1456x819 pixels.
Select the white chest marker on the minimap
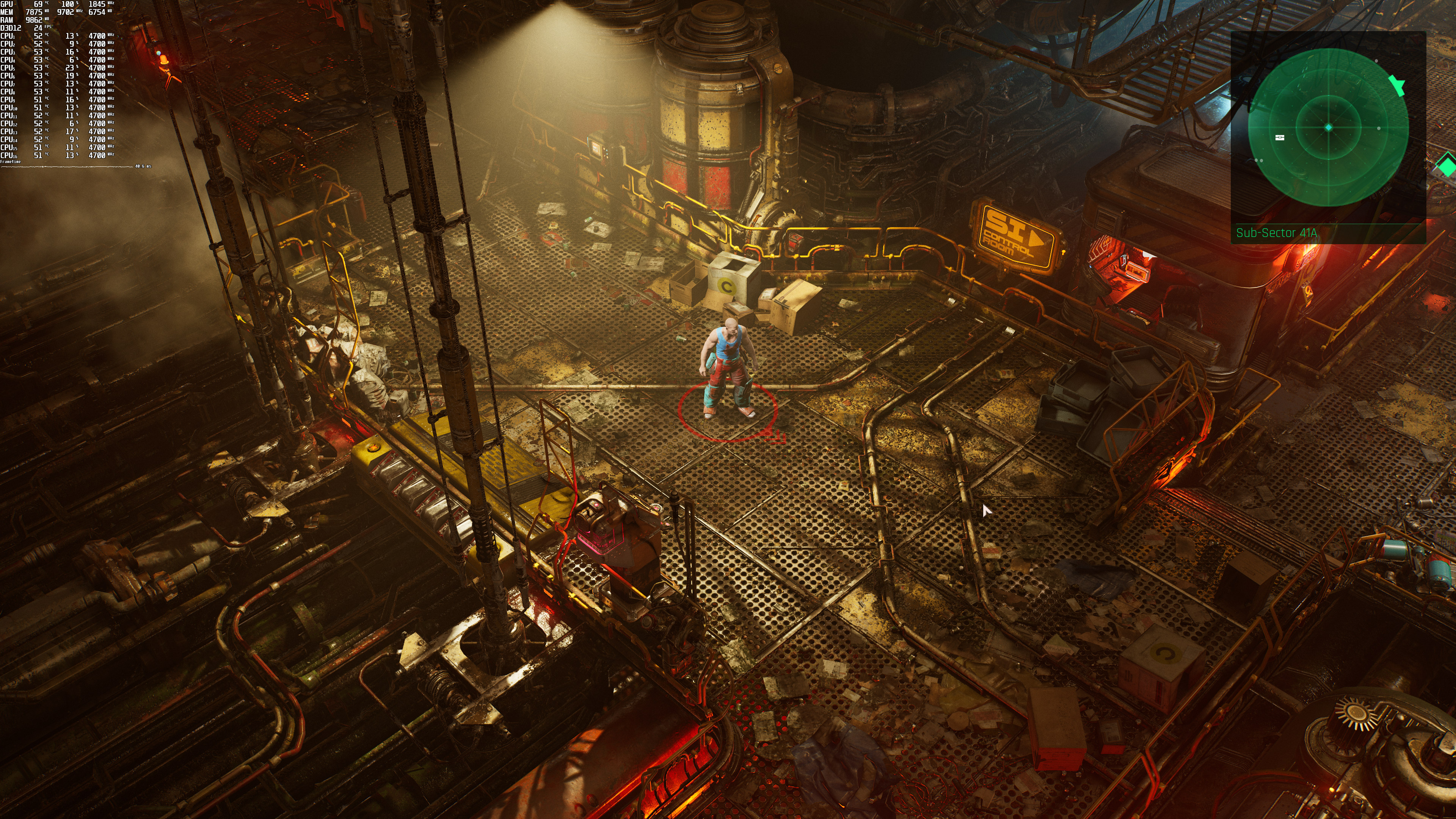tap(1280, 137)
